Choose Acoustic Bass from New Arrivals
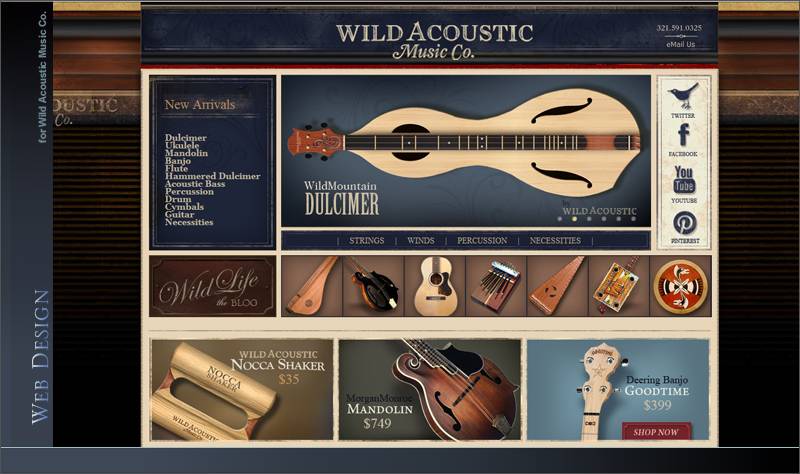This screenshot has height=474, width=800. point(195,184)
